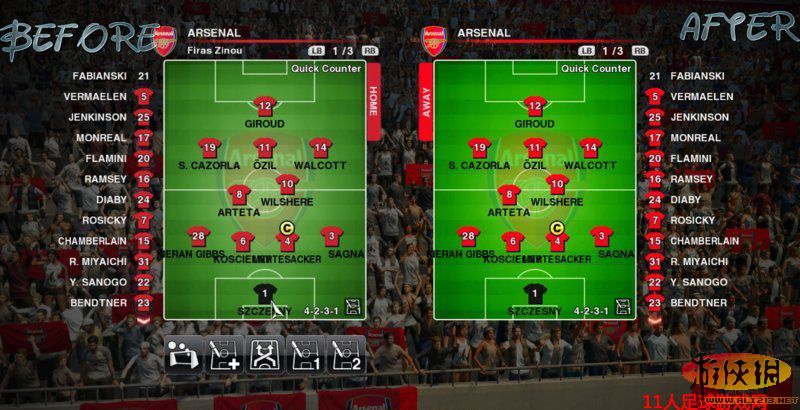Select captain Mertesacker on the Home pitch
The height and width of the screenshot is (410, 800).
coord(288,240)
